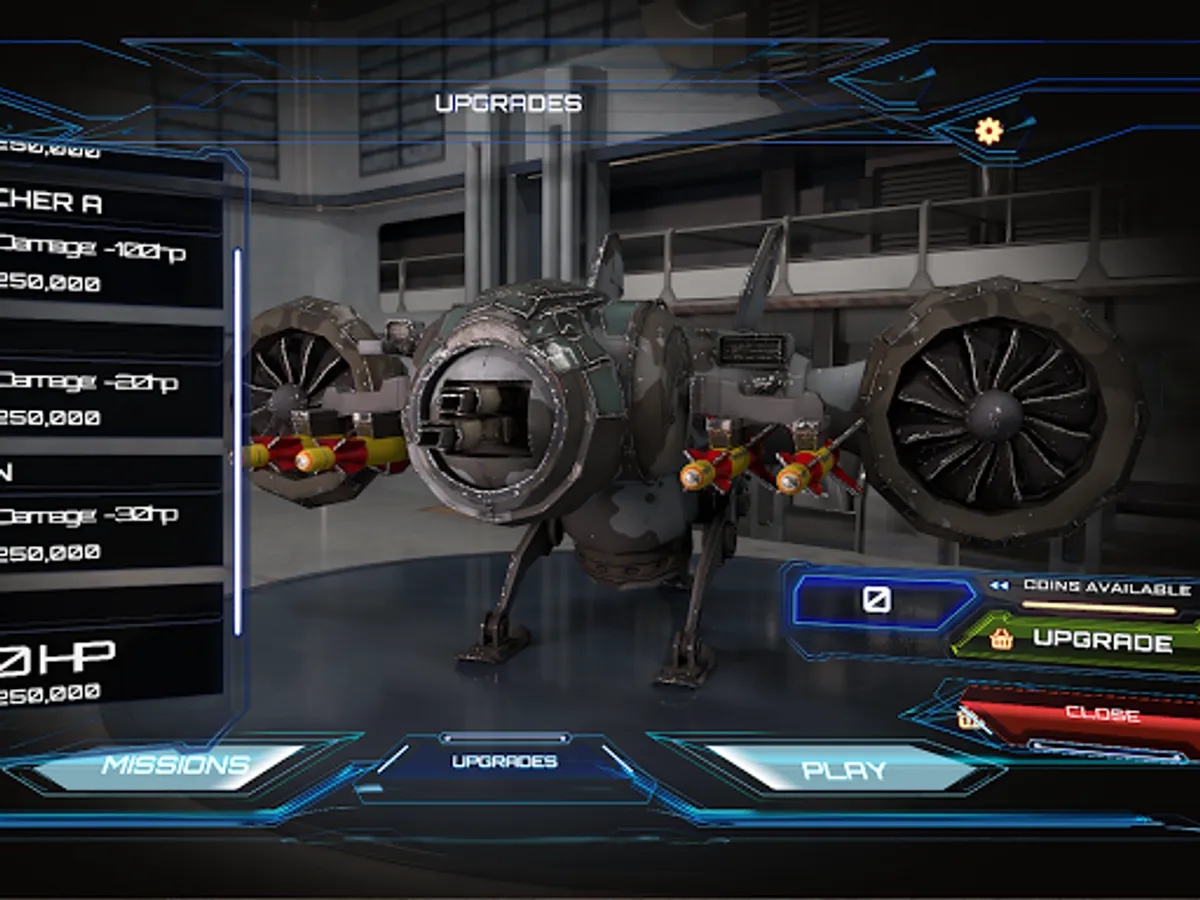Choose the Damage -100hp upgrade entry
The height and width of the screenshot is (900, 1200).
pos(100,267)
